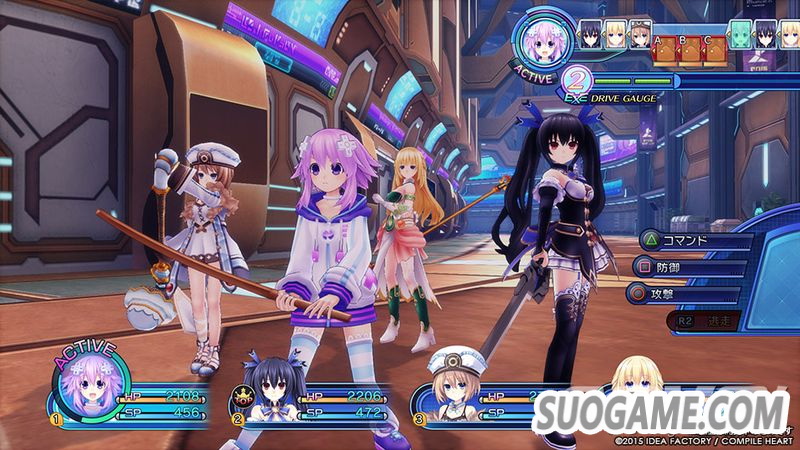Open the コマンド command menu
This screenshot has height=450, width=800.
tap(690, 240)
